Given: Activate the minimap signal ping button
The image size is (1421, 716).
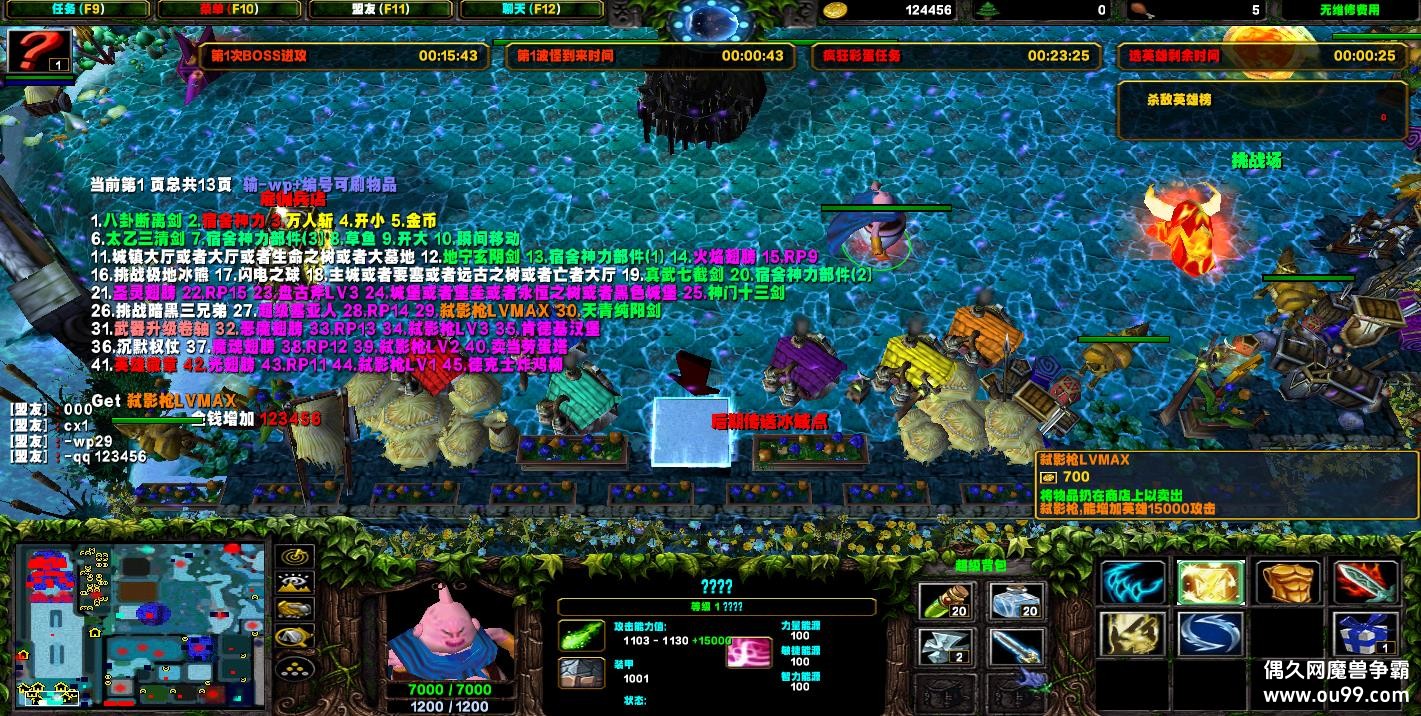Looking at the screenshot, I should pos(294,557).
